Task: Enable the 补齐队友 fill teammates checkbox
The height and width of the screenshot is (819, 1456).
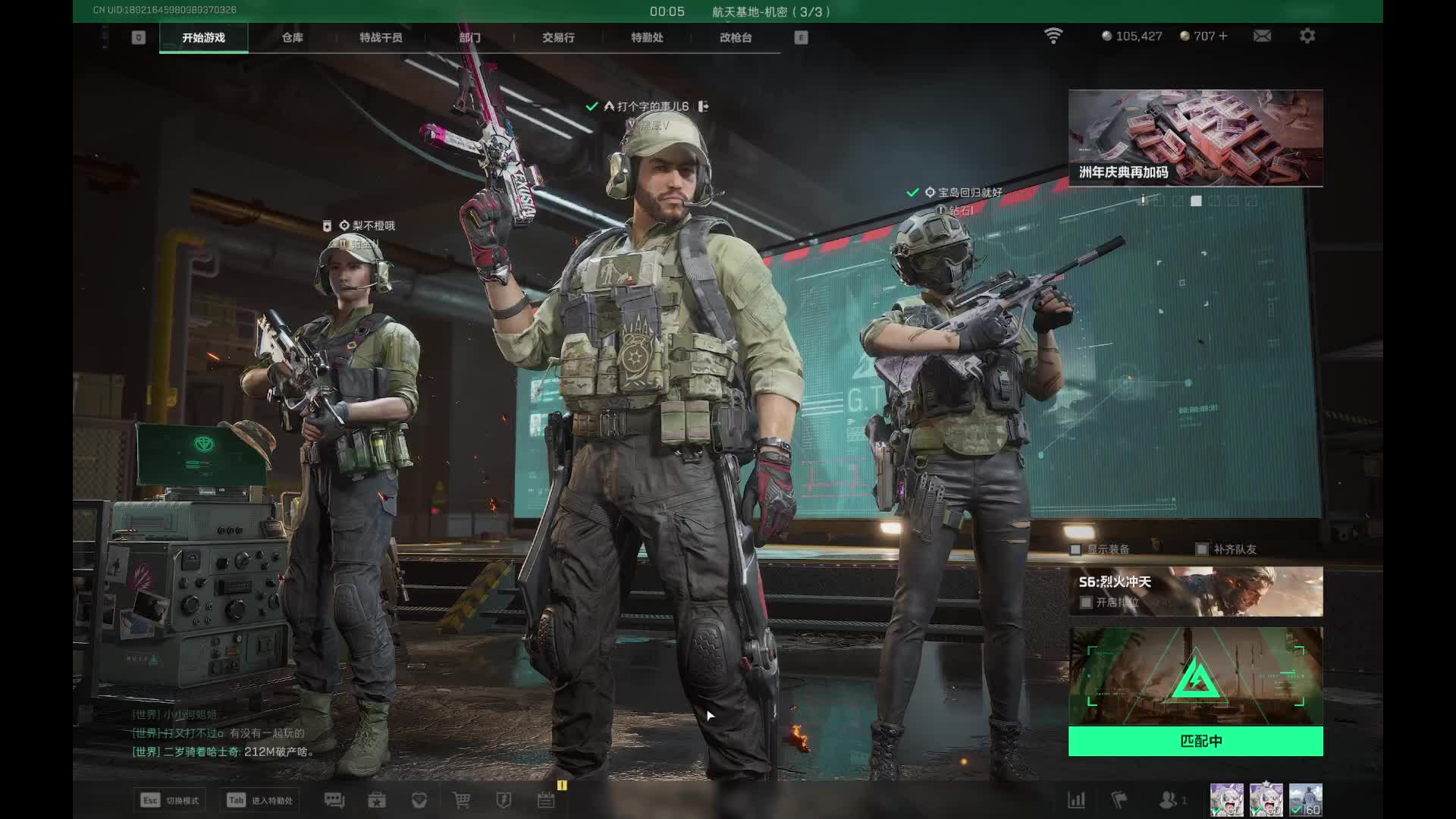Action: pos(1201,549)
